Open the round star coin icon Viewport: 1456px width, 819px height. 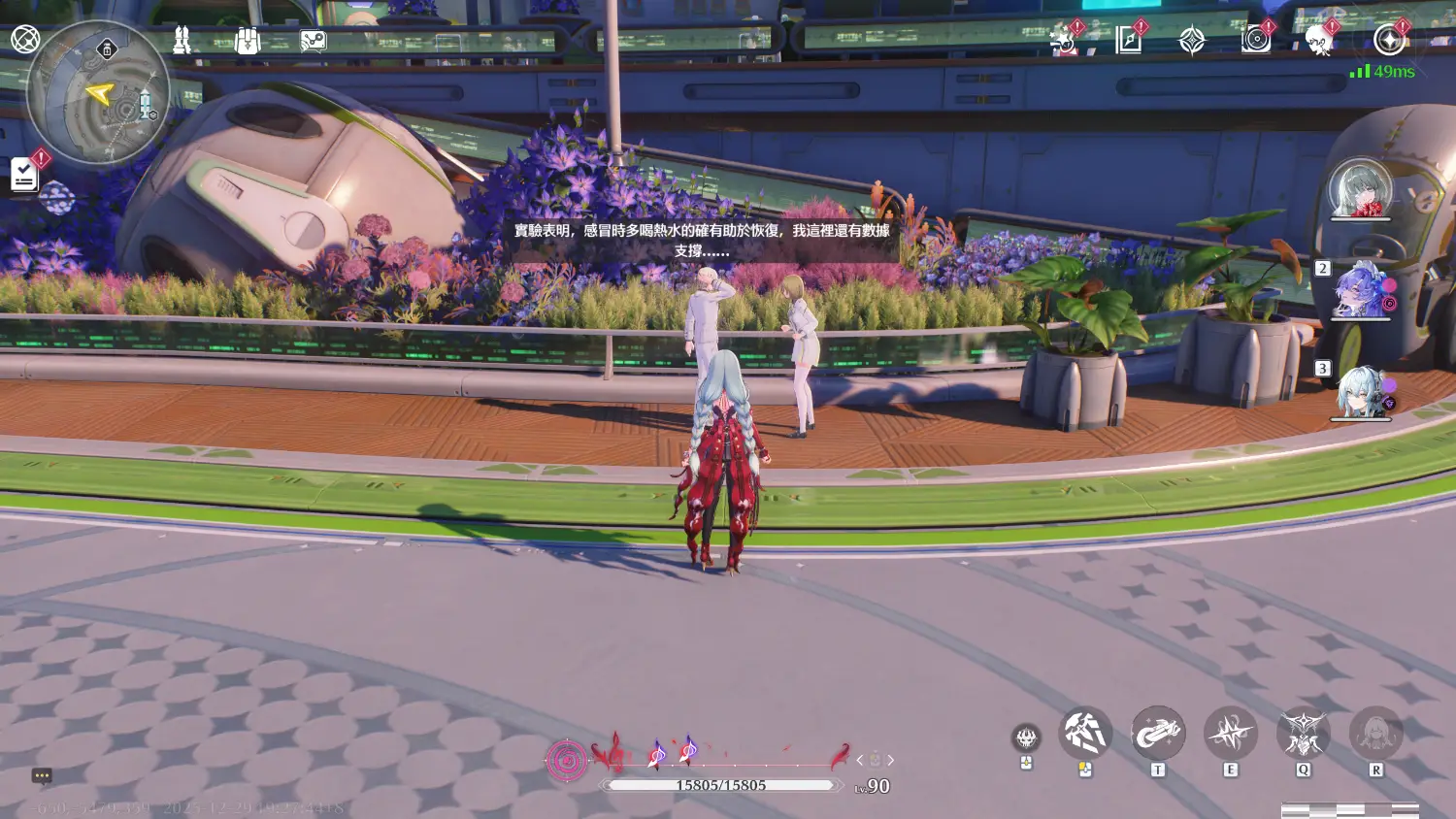1389,41
